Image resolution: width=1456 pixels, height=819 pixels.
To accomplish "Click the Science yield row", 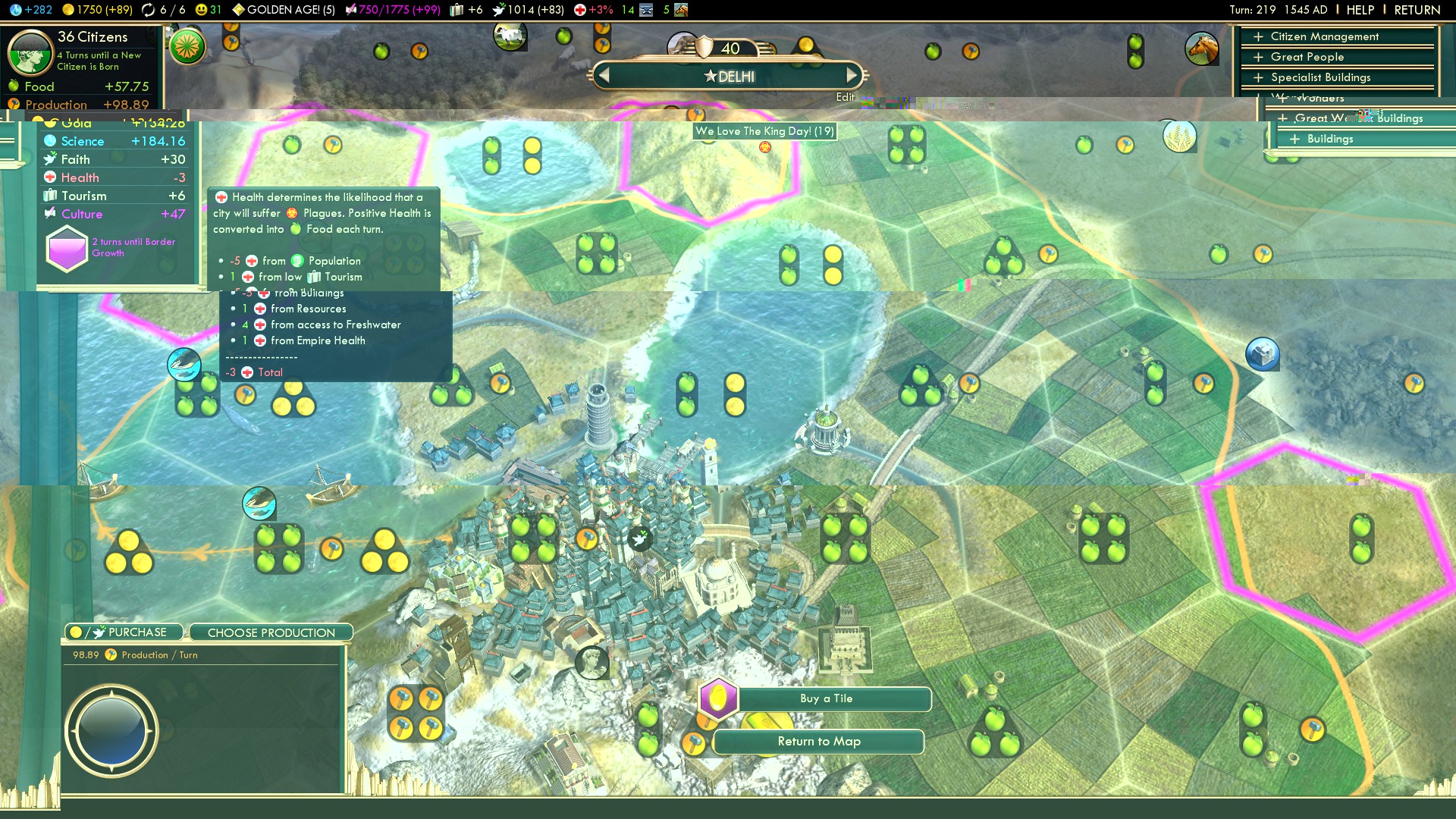I will (x=114, y=141).
